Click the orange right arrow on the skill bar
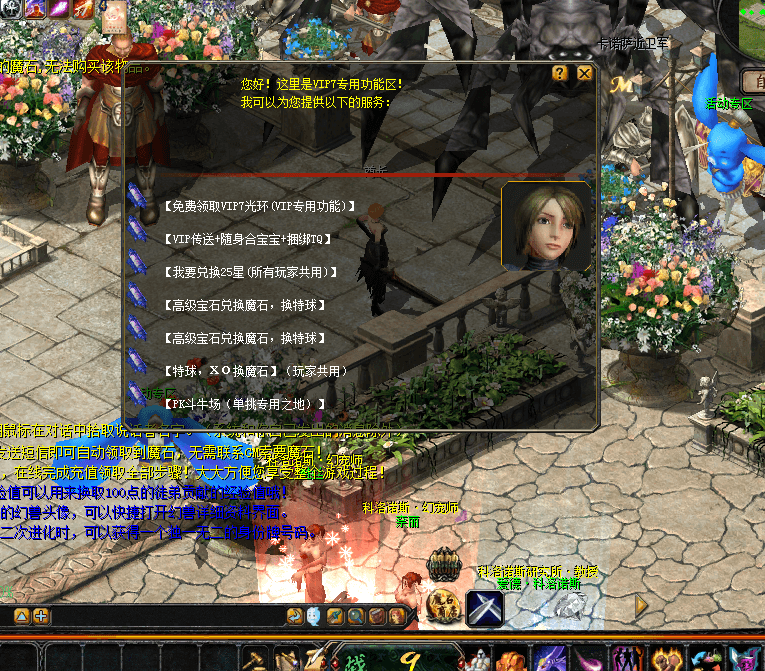 point(642,606)
